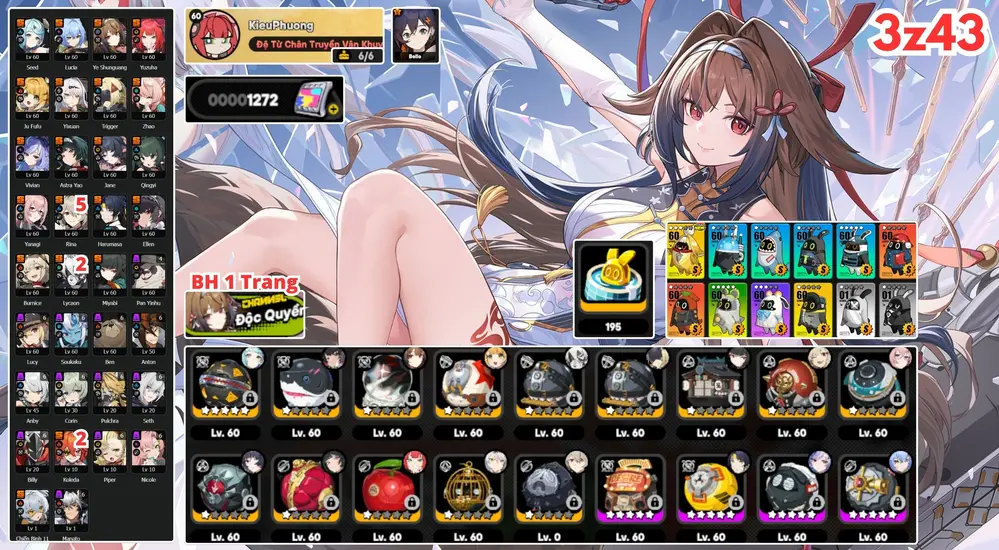Pick Ellen from the agent list
999x550 pixels.
[148, 214]
